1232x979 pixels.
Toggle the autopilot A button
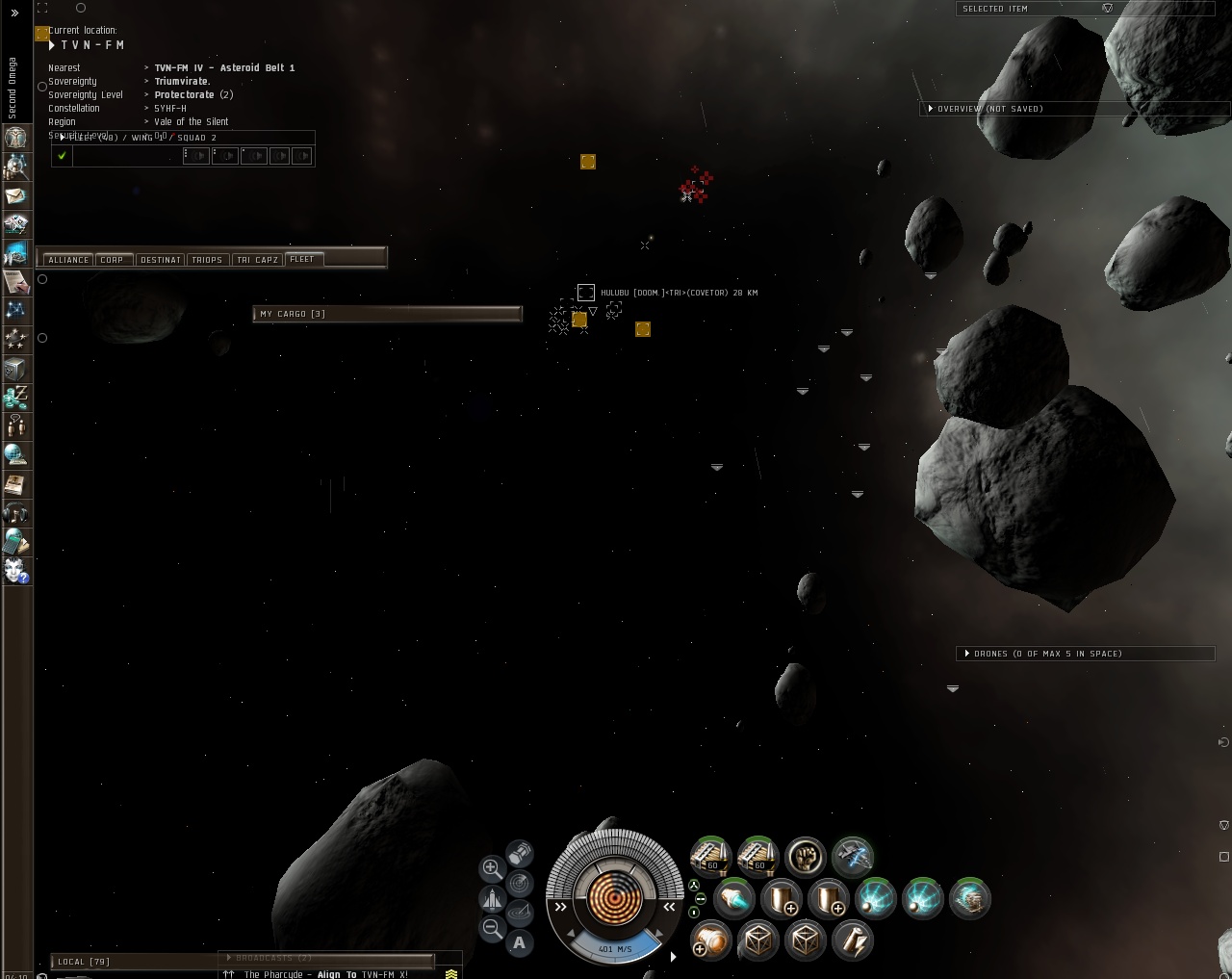click(x=520, y=943)
